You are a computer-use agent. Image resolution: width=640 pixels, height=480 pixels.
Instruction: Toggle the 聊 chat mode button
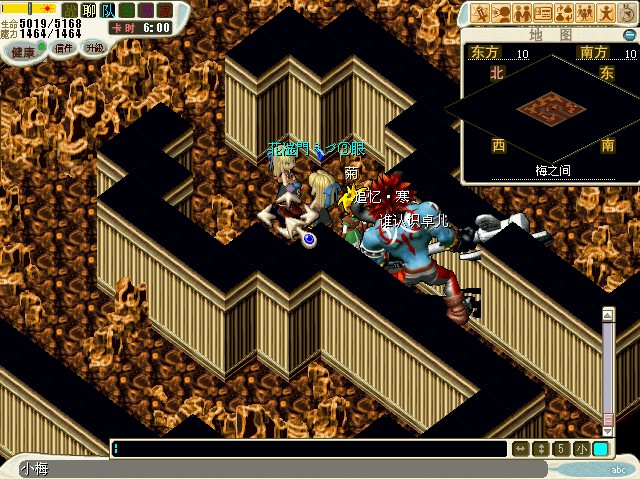[87, 9]
